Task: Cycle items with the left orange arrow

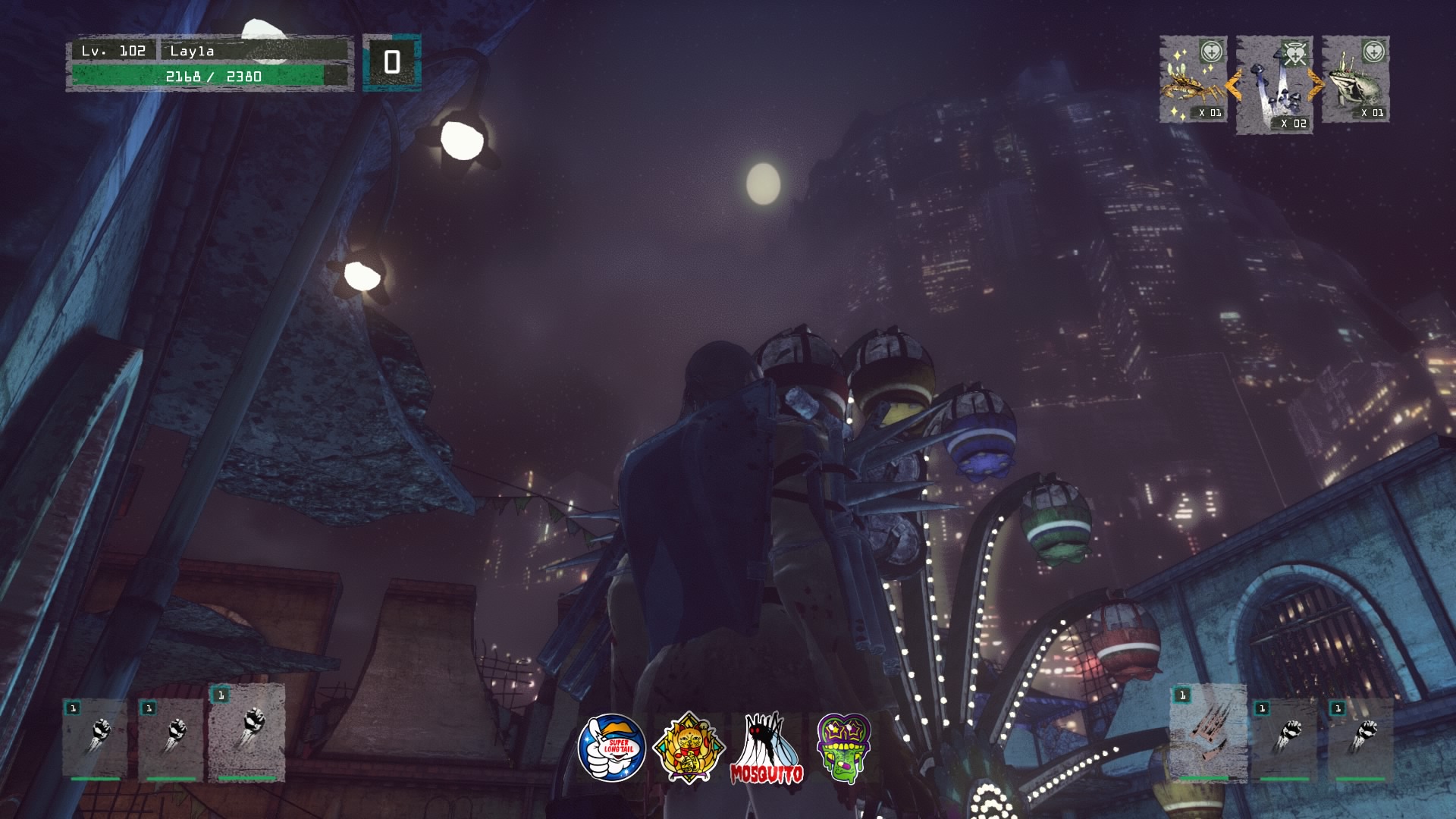Action: tap(1232, 85)
